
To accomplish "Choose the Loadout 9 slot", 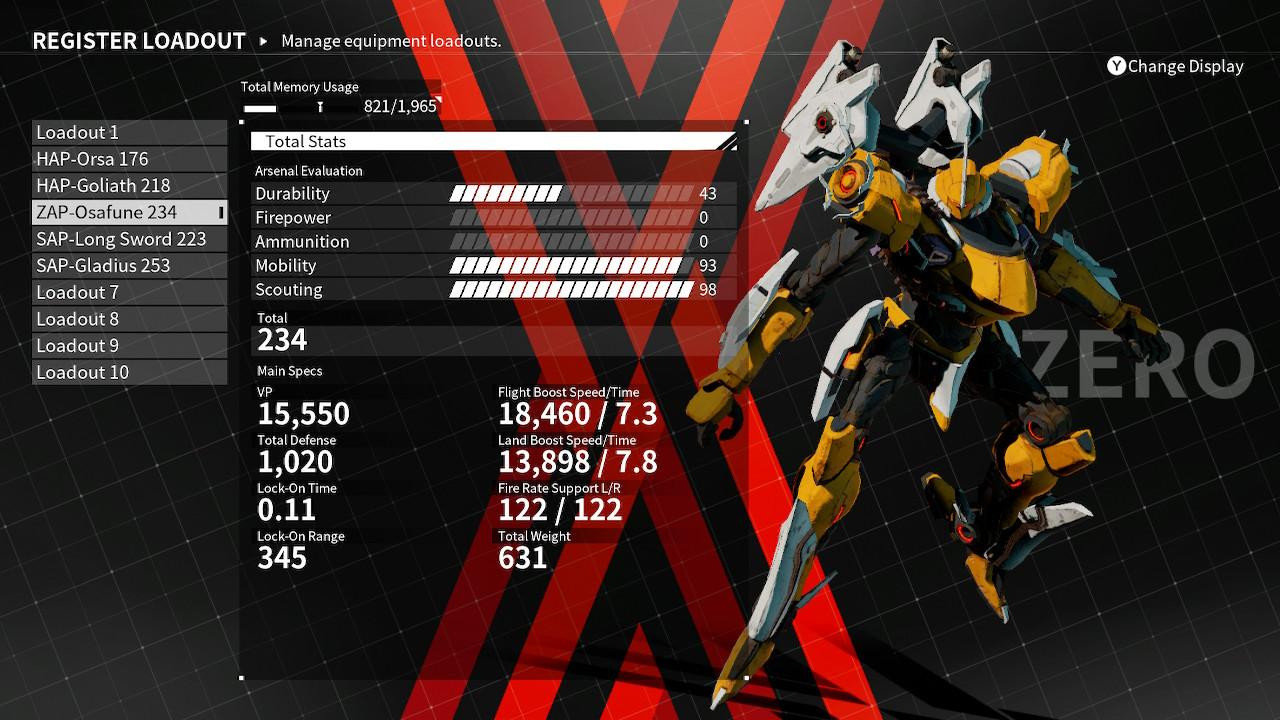I will pyautogui.click(x=129, y=346).
